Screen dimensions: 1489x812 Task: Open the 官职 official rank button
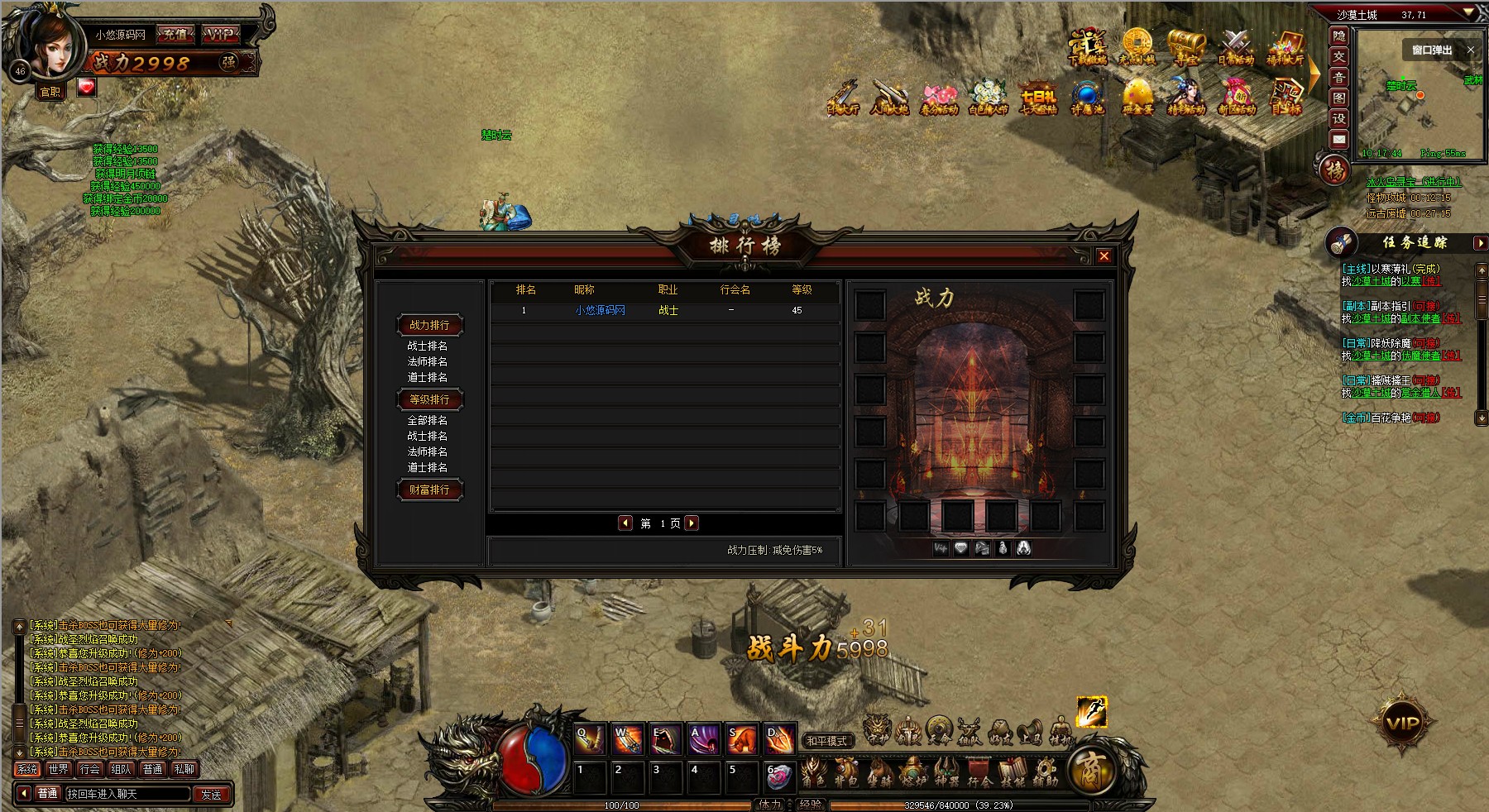click(51, 92)
